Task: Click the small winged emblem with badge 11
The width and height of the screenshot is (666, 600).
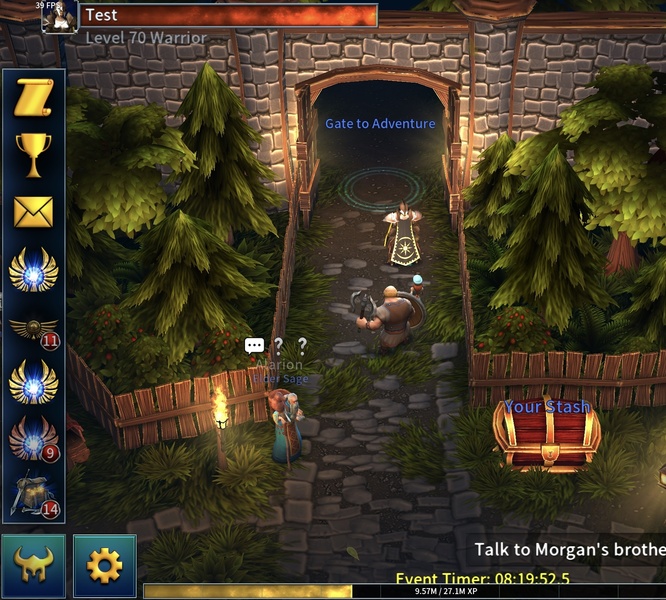Action: [33, 328]
